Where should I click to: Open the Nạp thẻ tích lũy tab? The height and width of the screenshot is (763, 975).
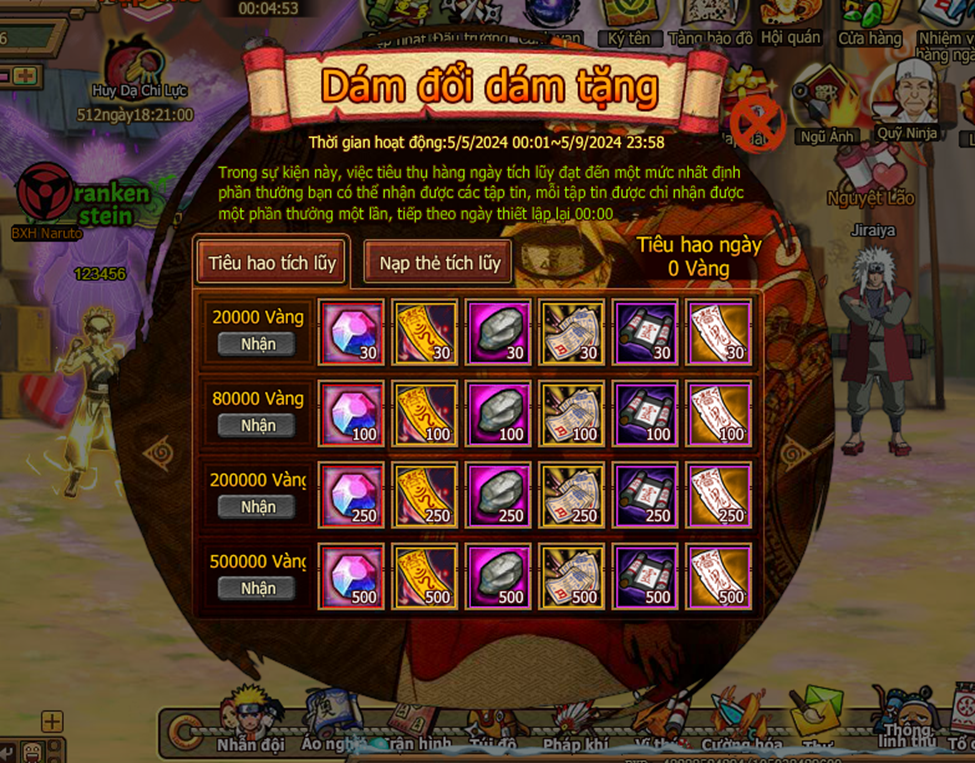[439, 264]
